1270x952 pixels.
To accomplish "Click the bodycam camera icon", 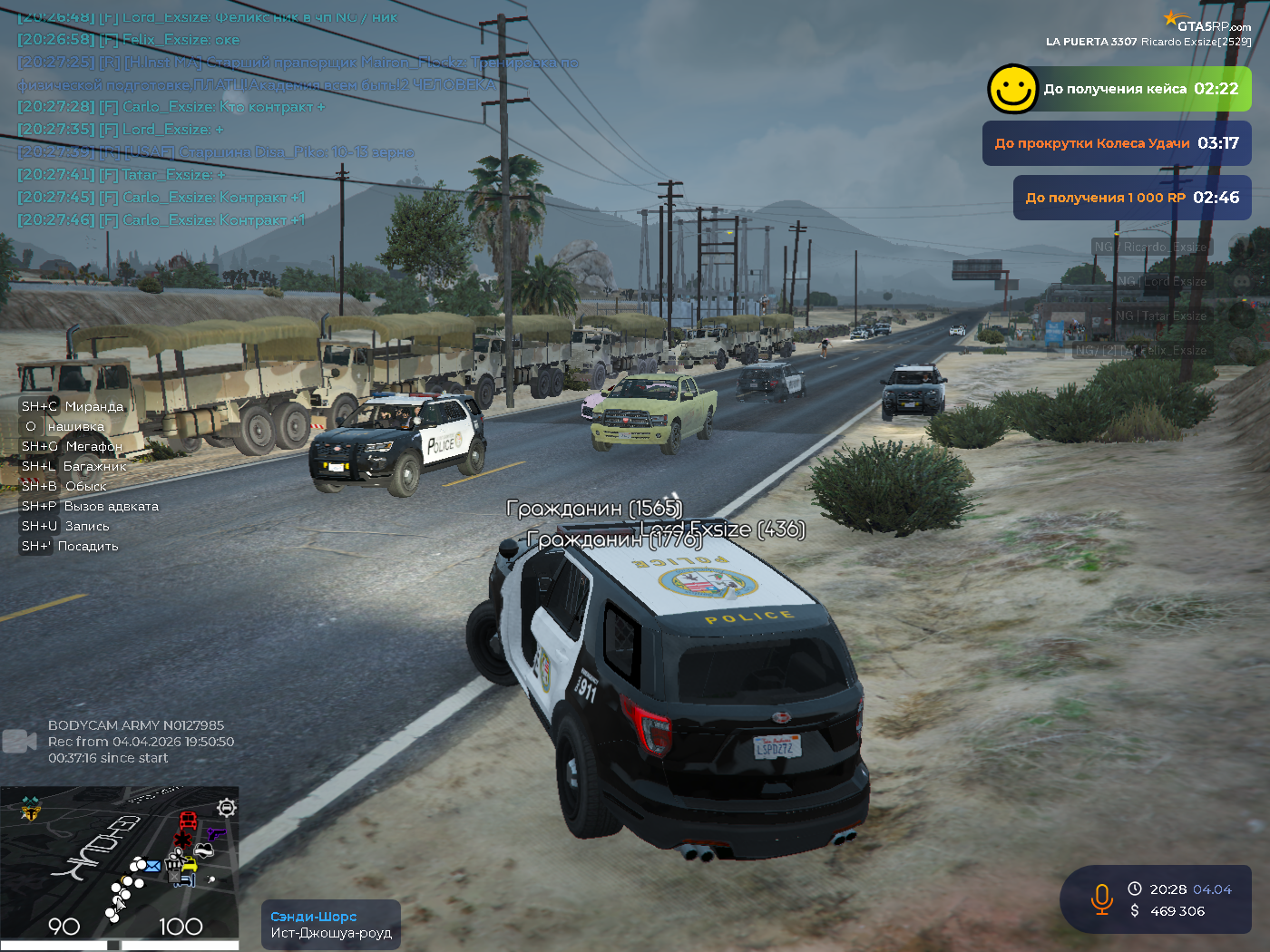I will tap(19, 742).
